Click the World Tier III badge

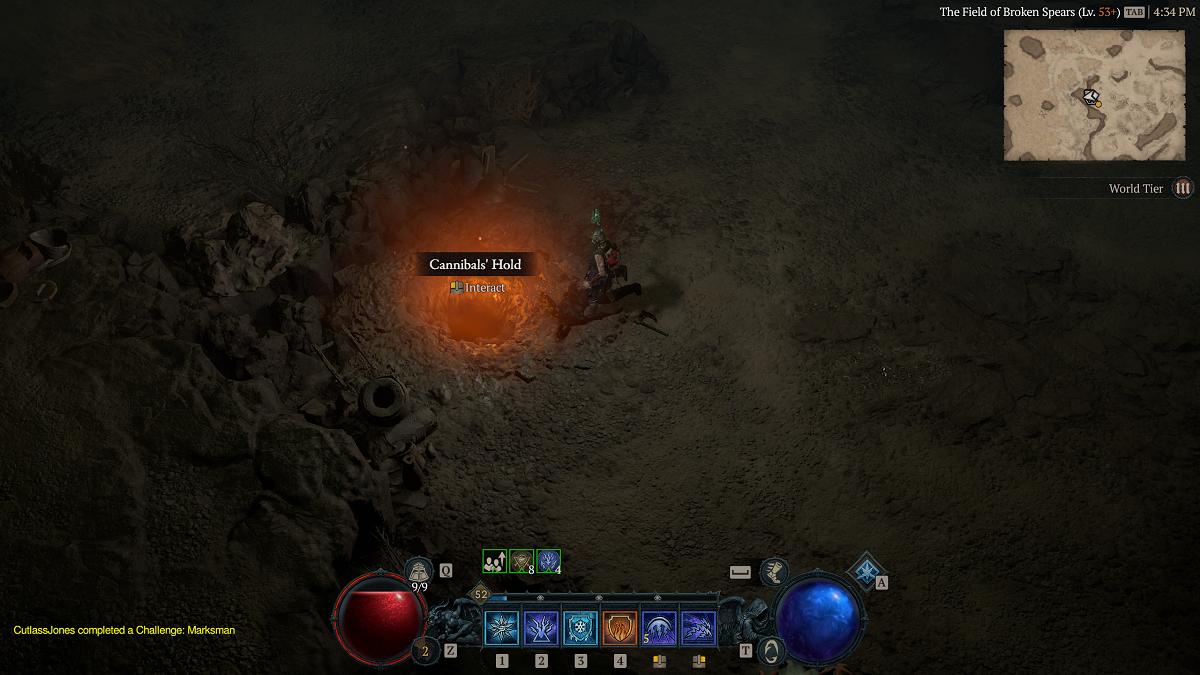tap(1183, 188)
